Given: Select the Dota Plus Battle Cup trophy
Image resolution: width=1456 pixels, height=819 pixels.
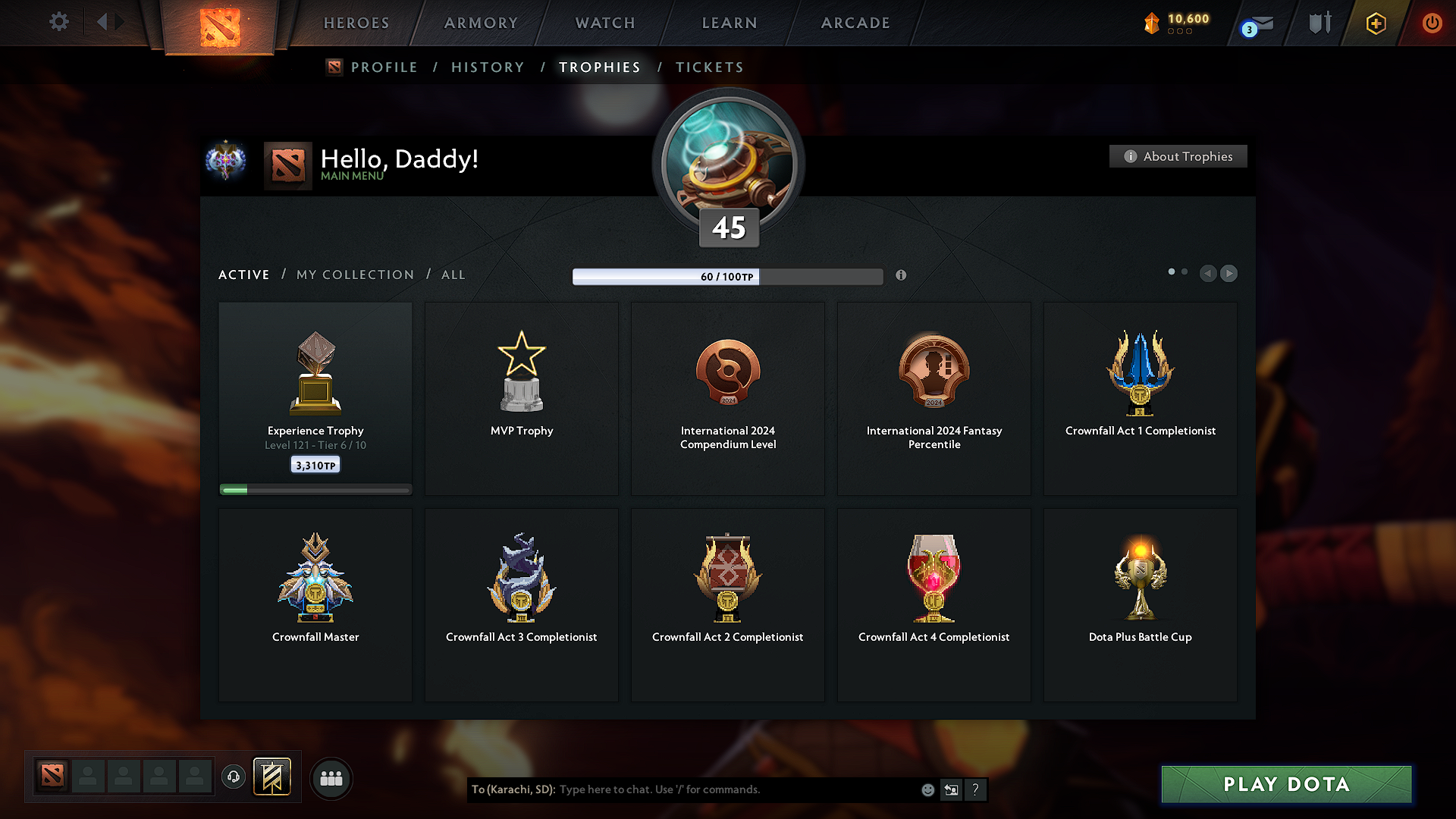Looking at the screenshot, I should [x=1140, y=604].
